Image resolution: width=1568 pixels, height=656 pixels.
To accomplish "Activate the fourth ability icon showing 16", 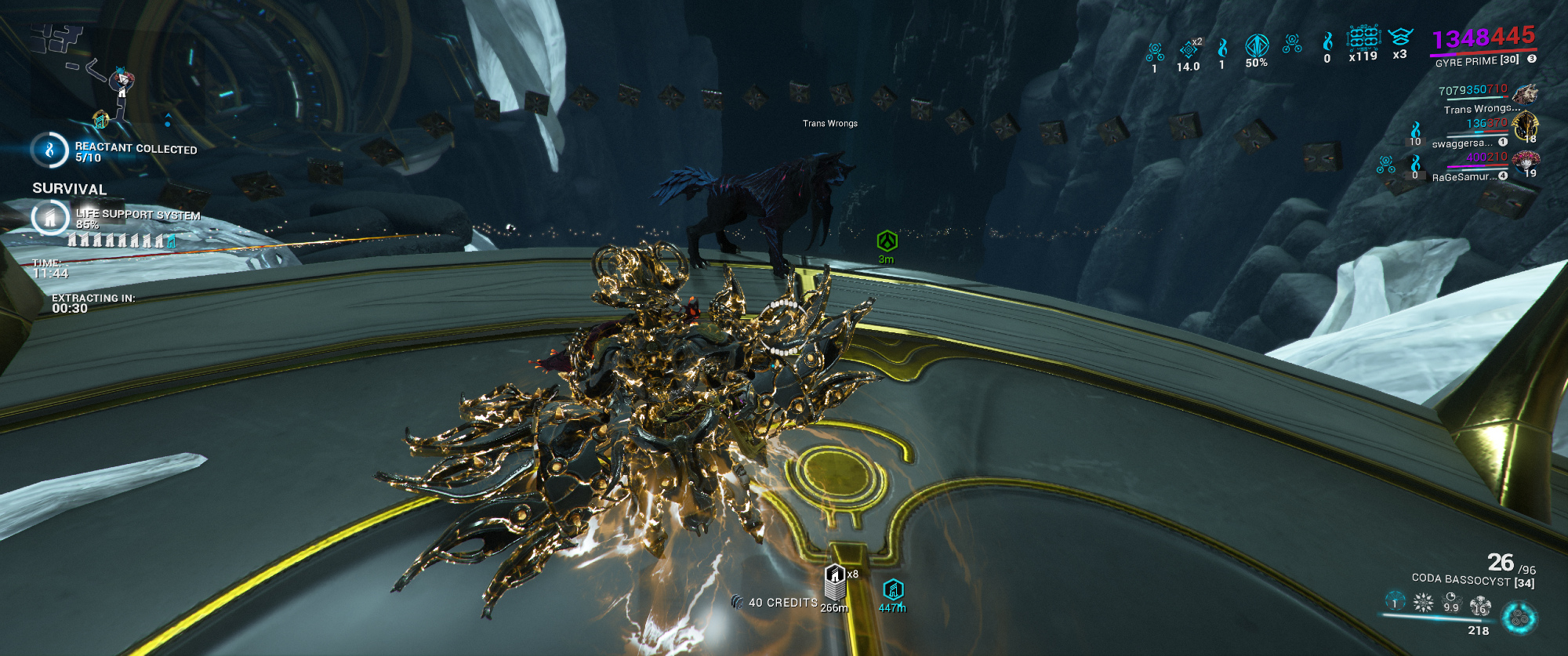I will coord(1479,604).
